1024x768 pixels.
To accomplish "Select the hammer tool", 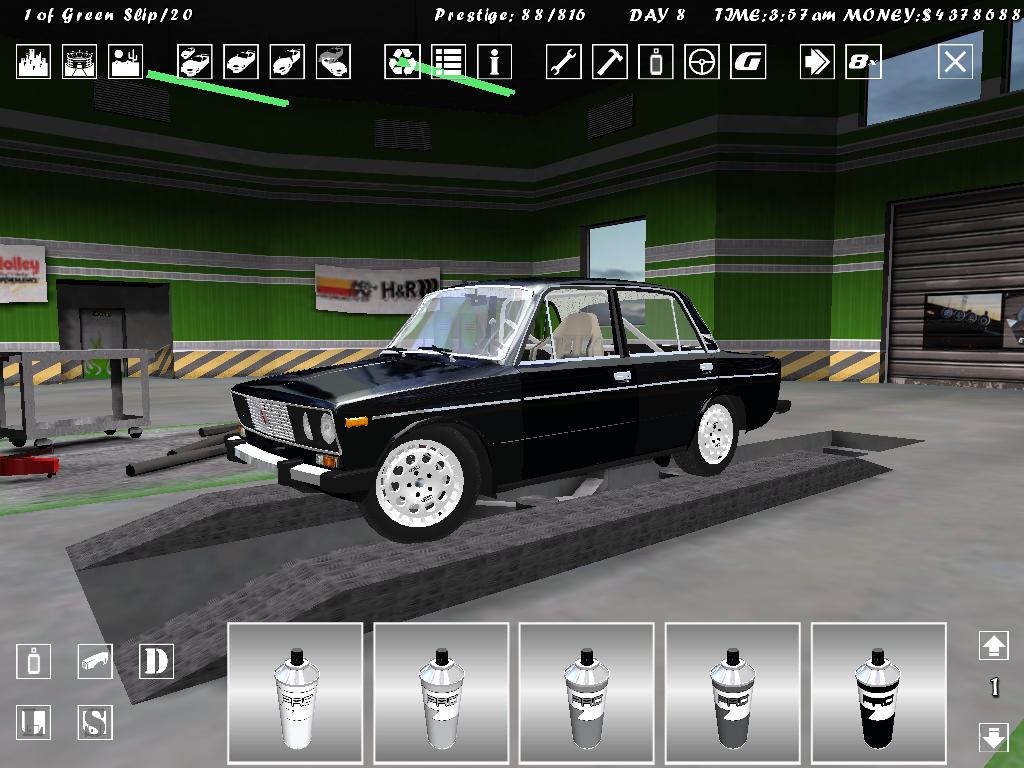I will click(610, 62).
